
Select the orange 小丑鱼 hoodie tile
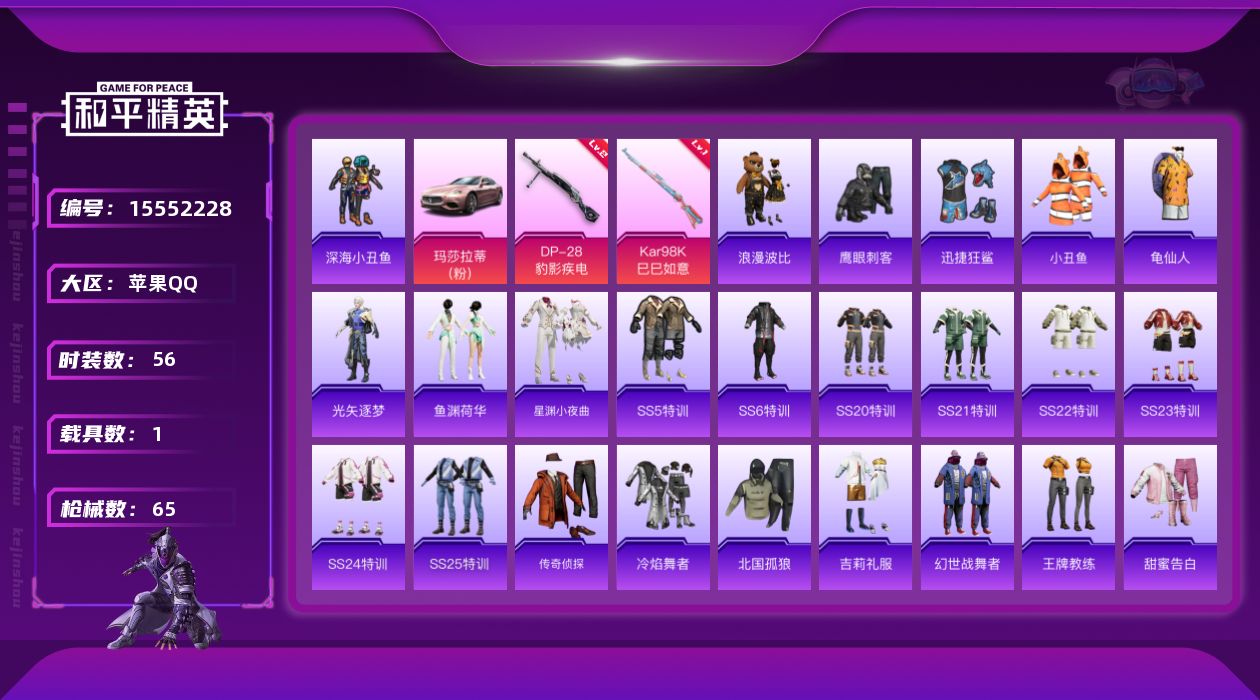click(1068, 211)
